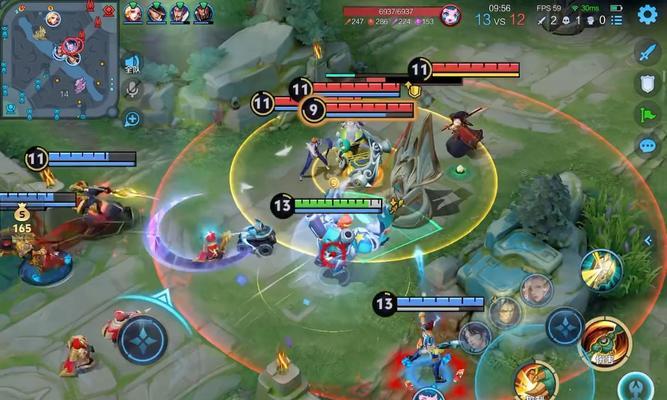Open the quick chat plus bubble
The image size is (667, 400).
pyautogui.click(x=132, y=118)
